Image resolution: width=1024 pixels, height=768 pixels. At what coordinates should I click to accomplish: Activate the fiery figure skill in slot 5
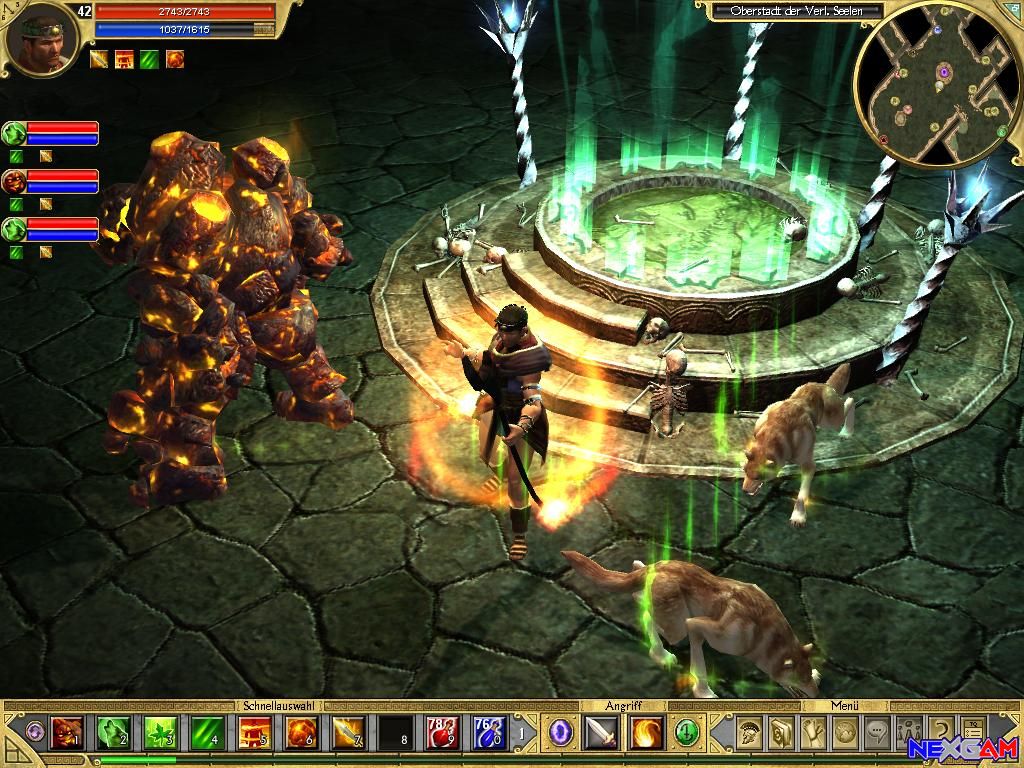pyautogui.click(x=254, y=734)
